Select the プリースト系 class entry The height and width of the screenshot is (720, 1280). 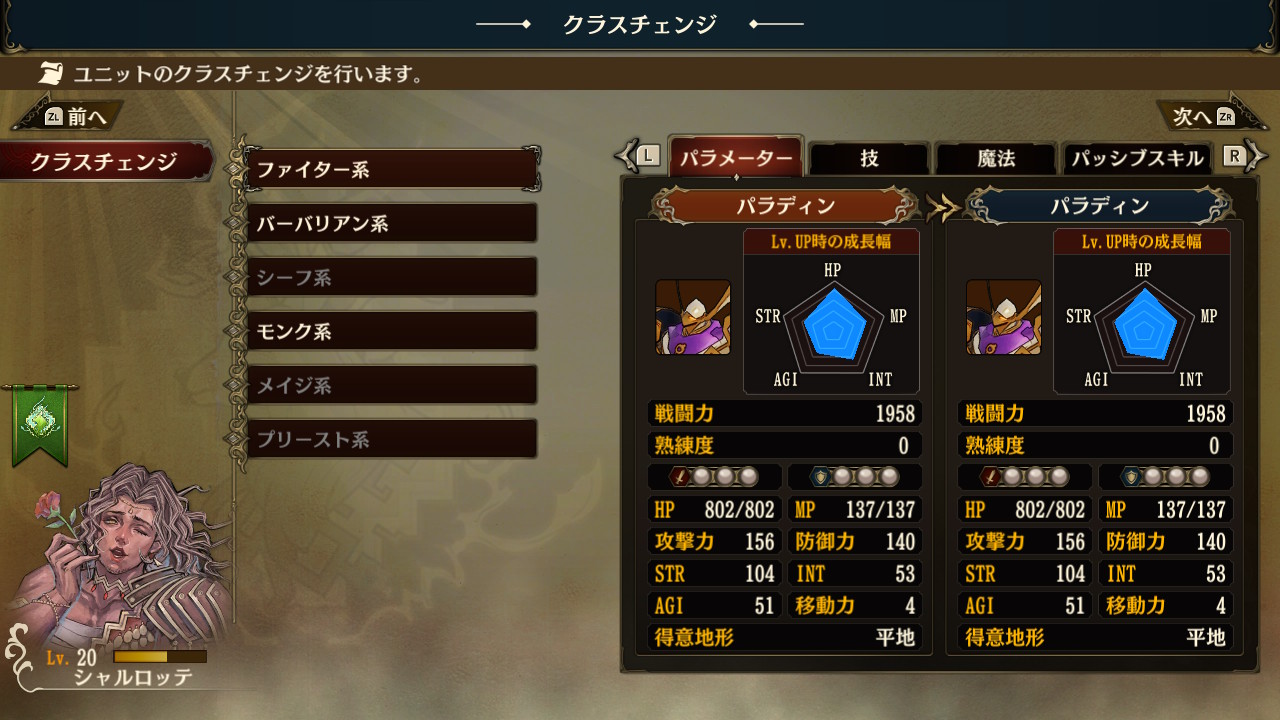click(x=391, y=439)
